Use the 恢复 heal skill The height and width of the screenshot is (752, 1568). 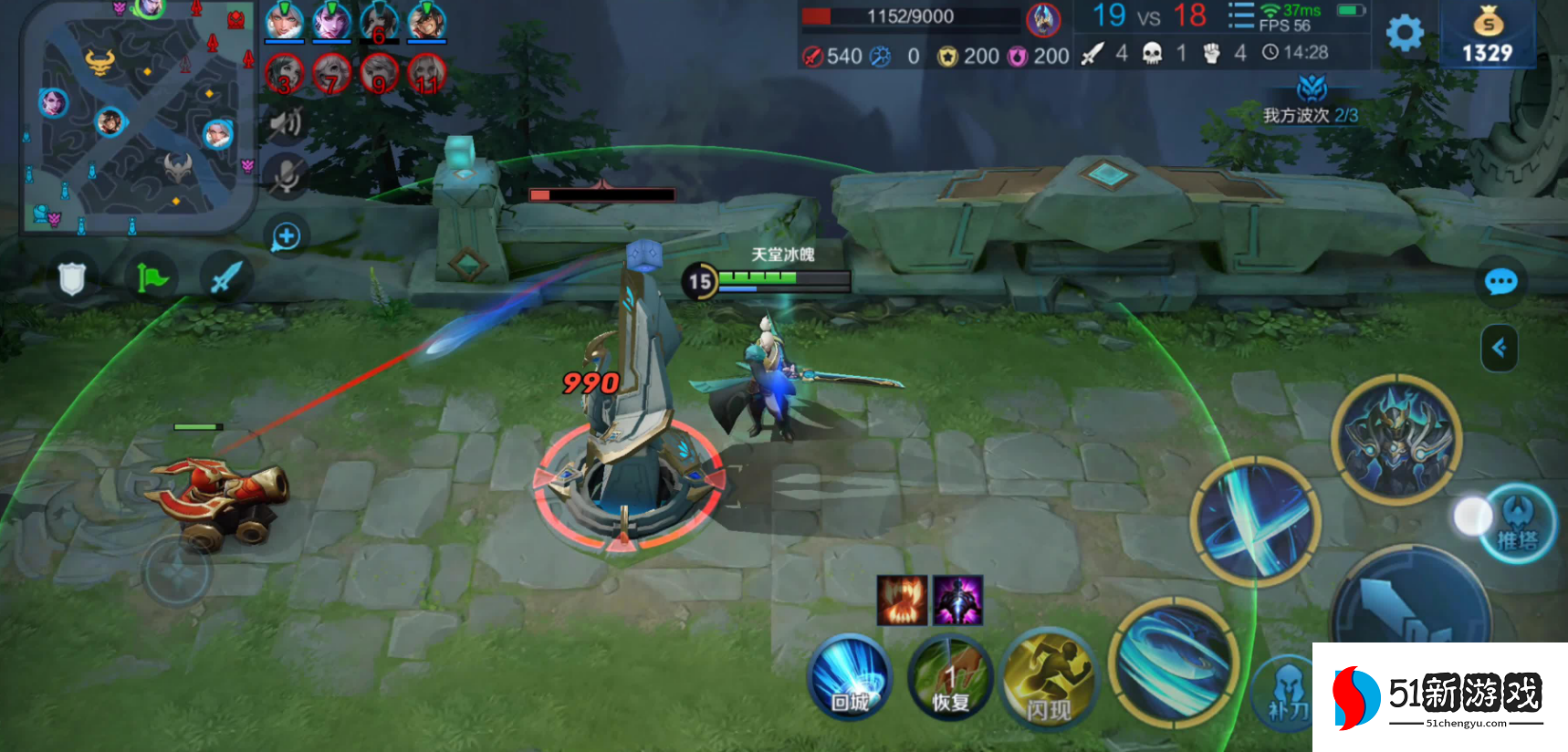[950, 677]
